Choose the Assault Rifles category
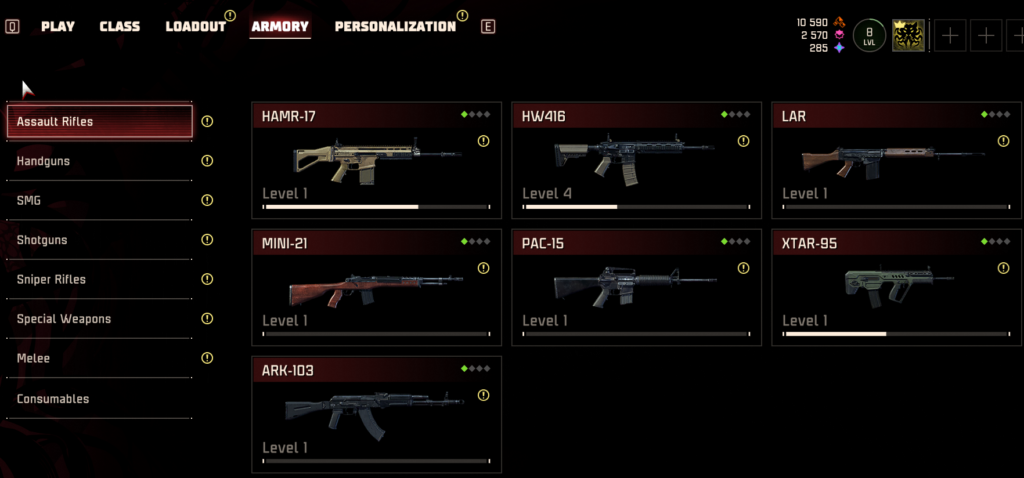The width and height of the screenshot is (1024, 478). point(99,122)
